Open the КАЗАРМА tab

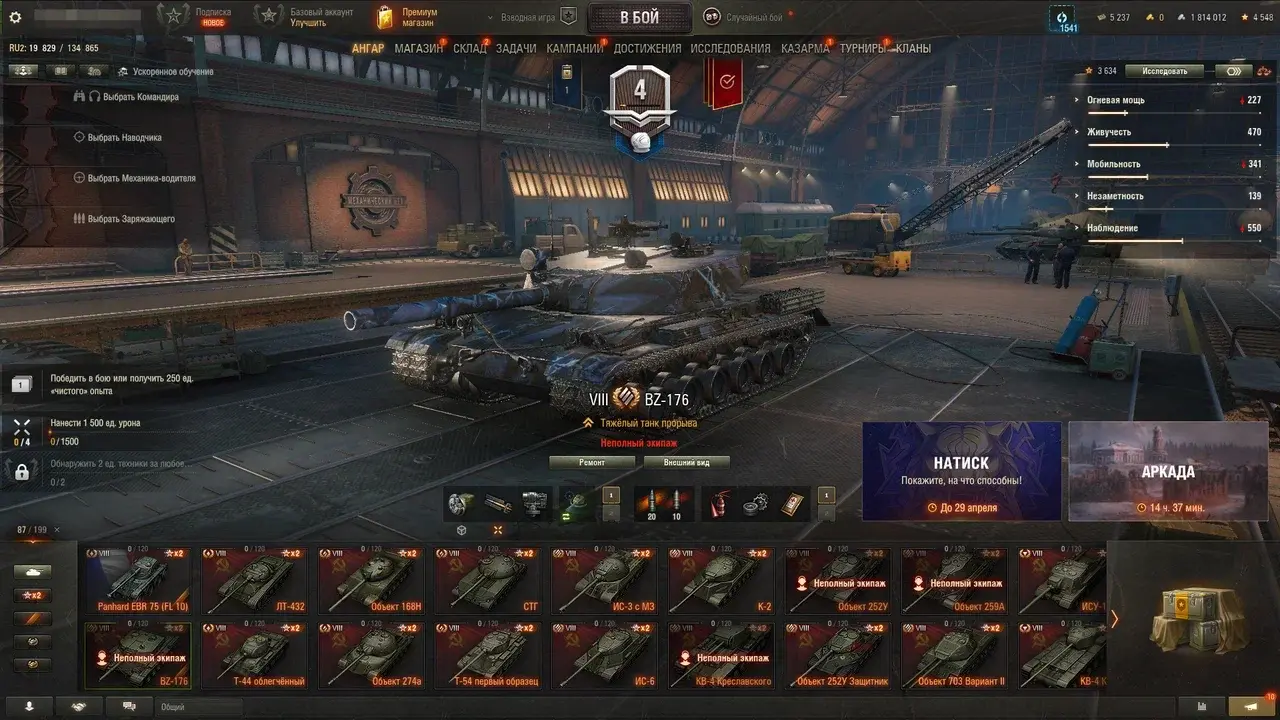point(805,48)
